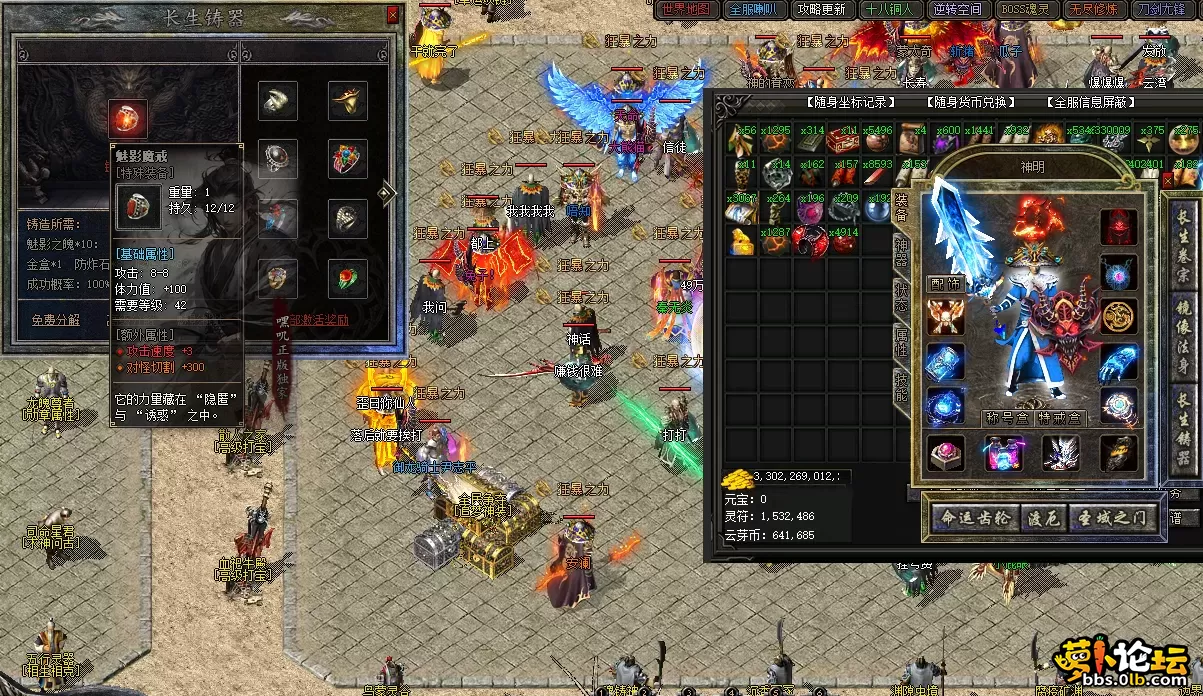Click the 免费分解 free decompose link
Viewport: 1203px width, 696px height.
pos(57,320)
